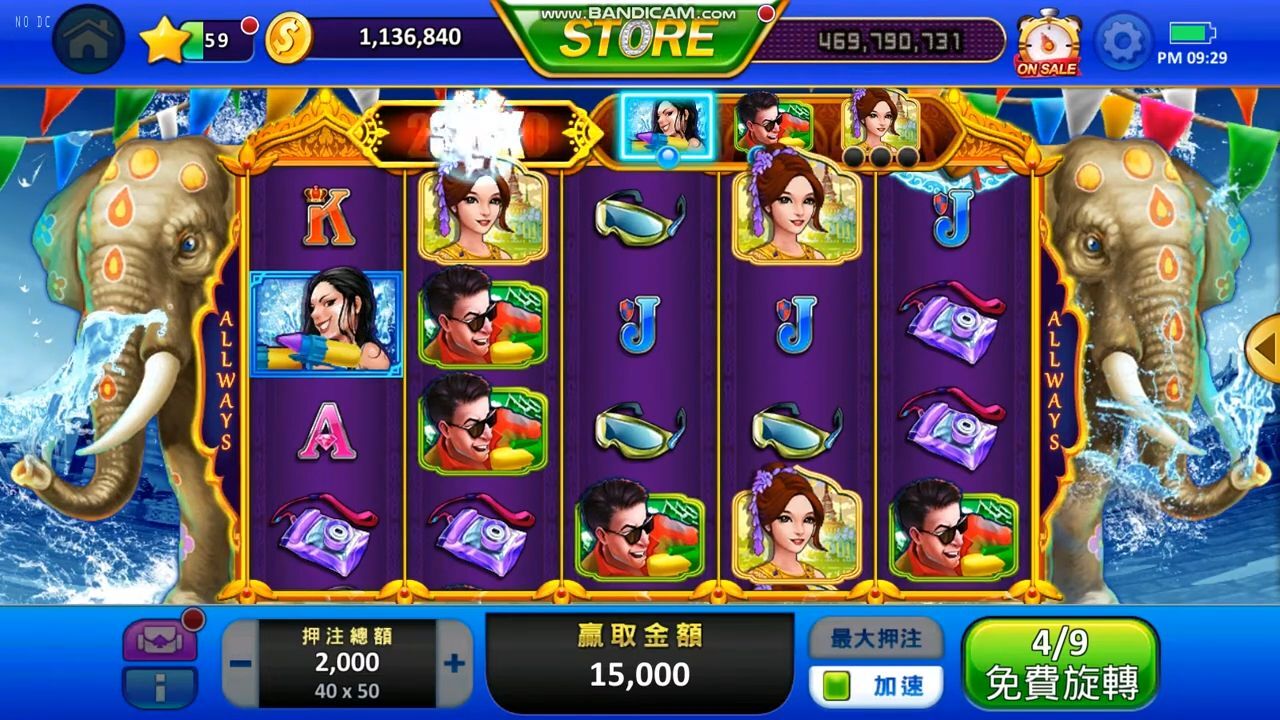Select the 最大押注 max bet button

tap(875, 638)
